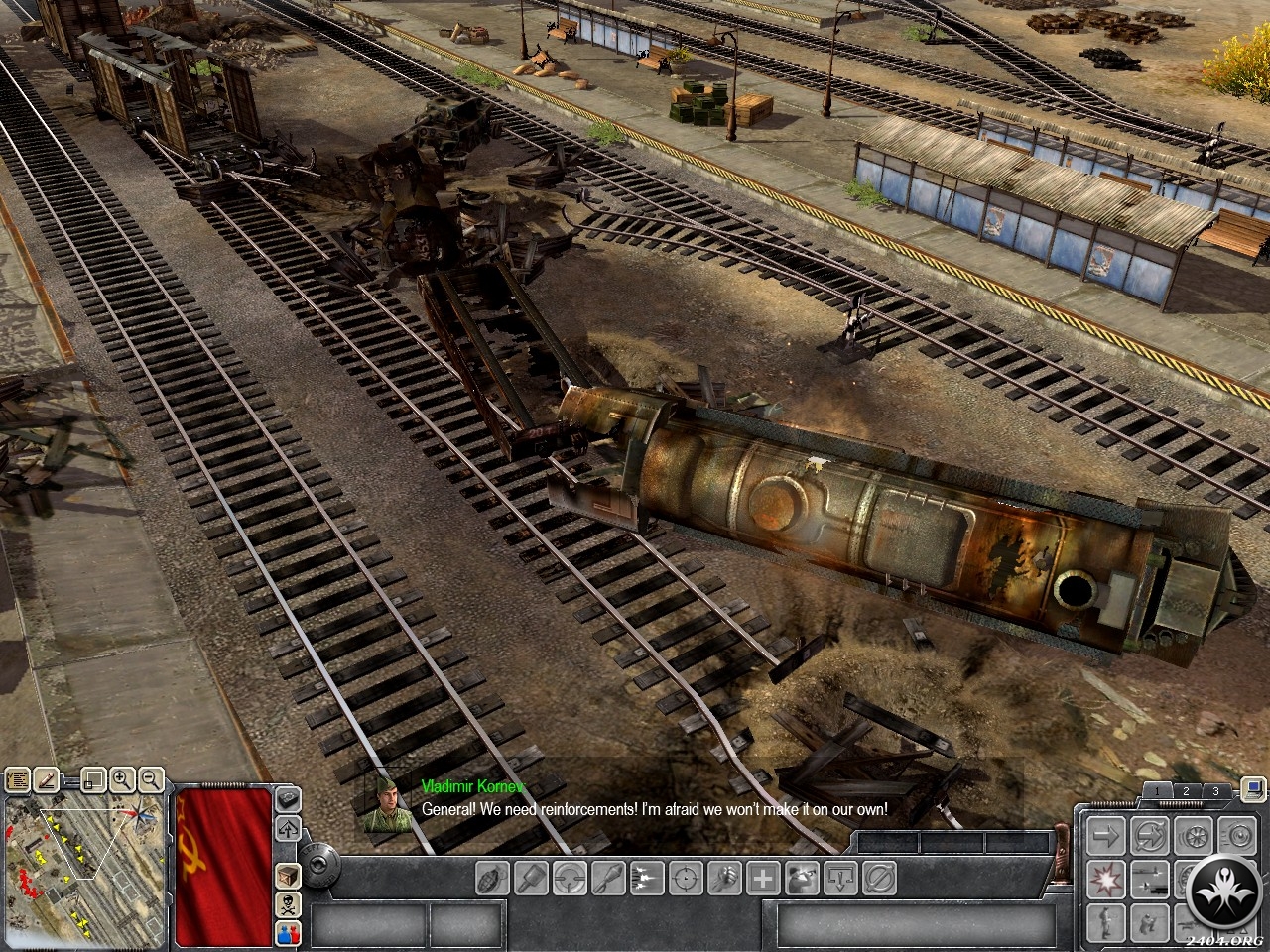Switch to command tab 2
Viewport: 1270px width, 952px height.
point(1185,791)
